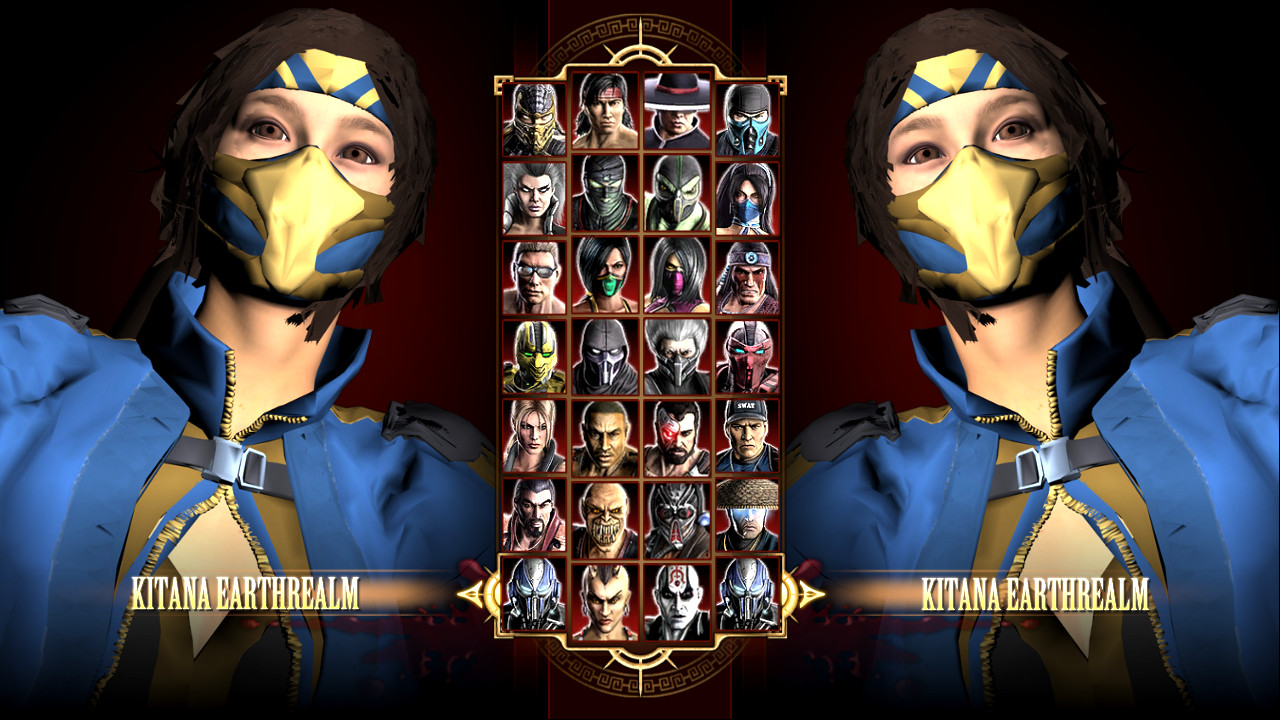Select Kitana's masked portrait in the grid
This screenshot has height=720, width=1280.
(x=746, y=190)
